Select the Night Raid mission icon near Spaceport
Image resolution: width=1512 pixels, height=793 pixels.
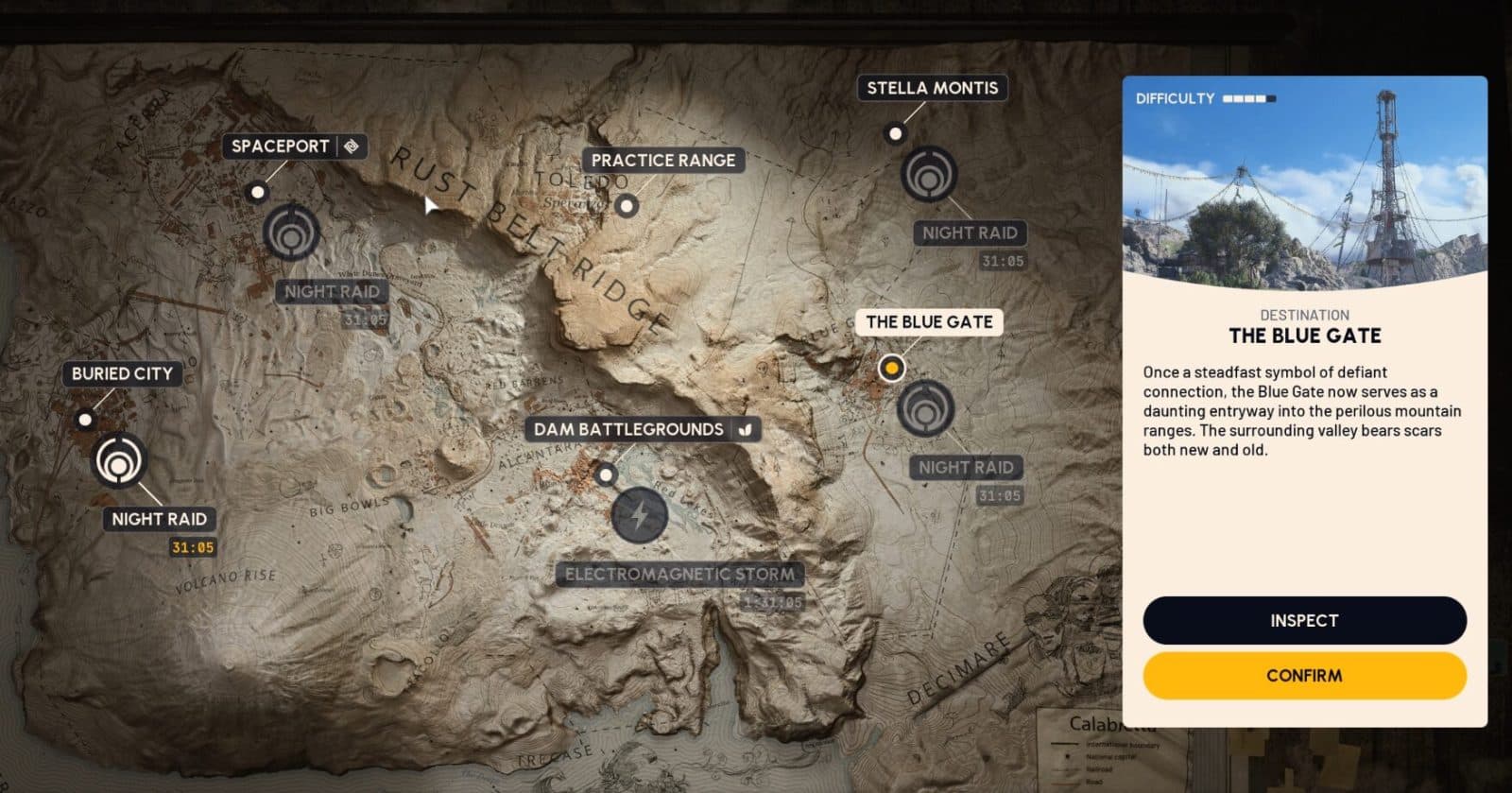click(293, 234)
